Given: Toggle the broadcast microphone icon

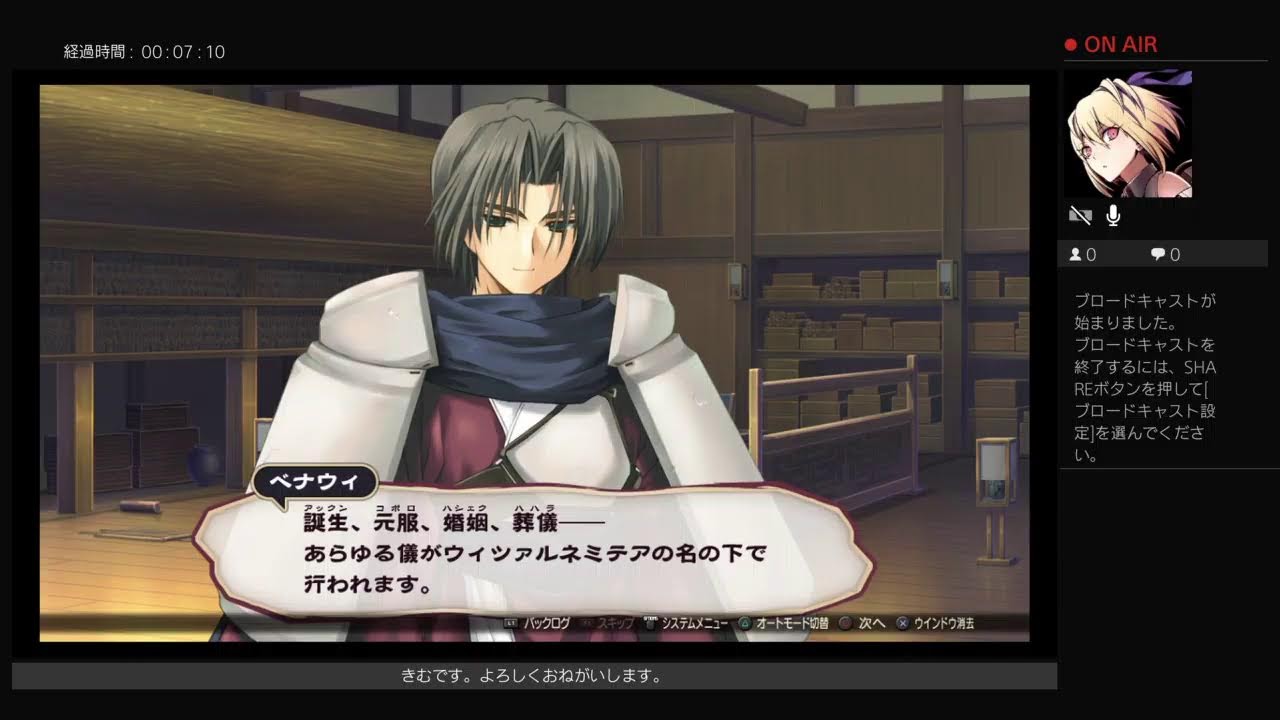Looking at the screenshot, I should (x=1113, y=215).
